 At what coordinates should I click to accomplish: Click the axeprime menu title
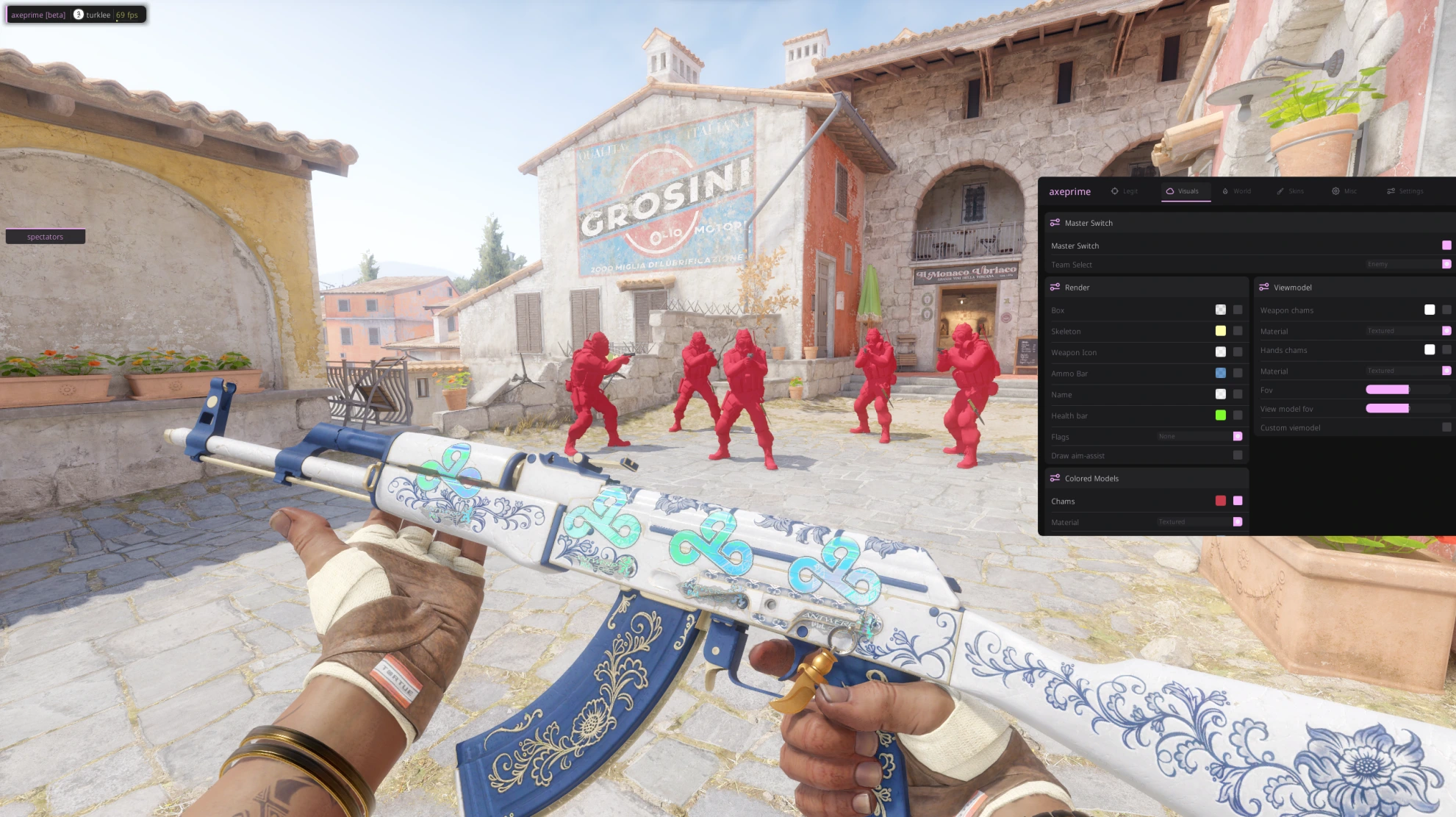tap(1070, 191)
